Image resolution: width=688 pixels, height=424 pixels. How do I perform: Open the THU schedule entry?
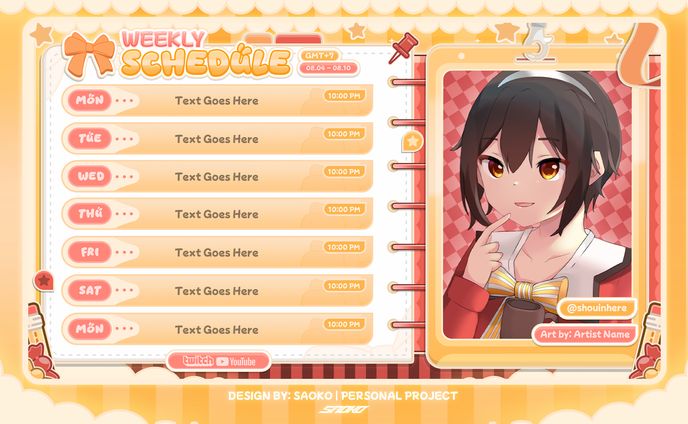pyautogui.click(x=217, y=214)
